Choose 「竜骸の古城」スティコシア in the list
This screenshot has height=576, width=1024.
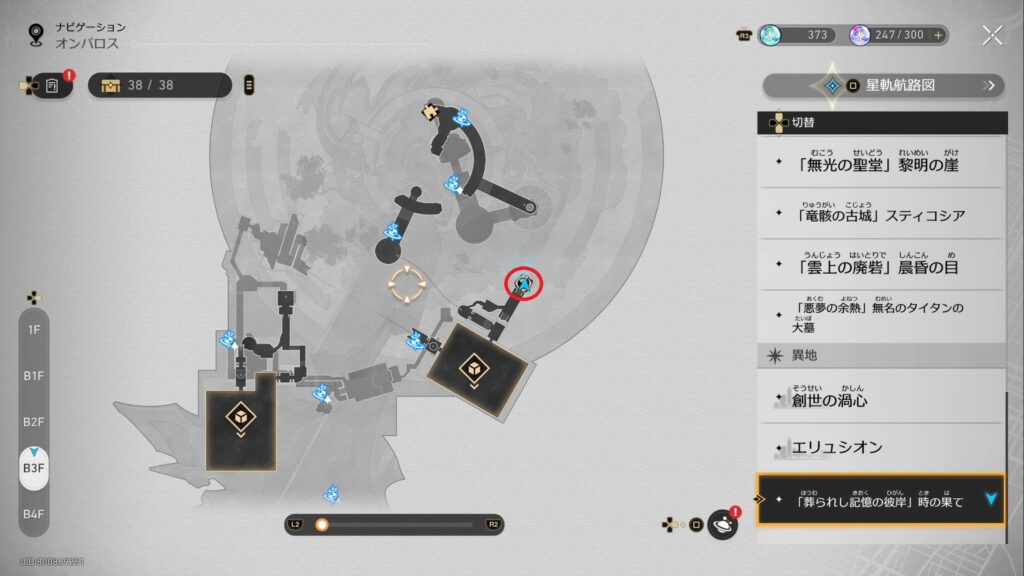(x=880, y=214)
